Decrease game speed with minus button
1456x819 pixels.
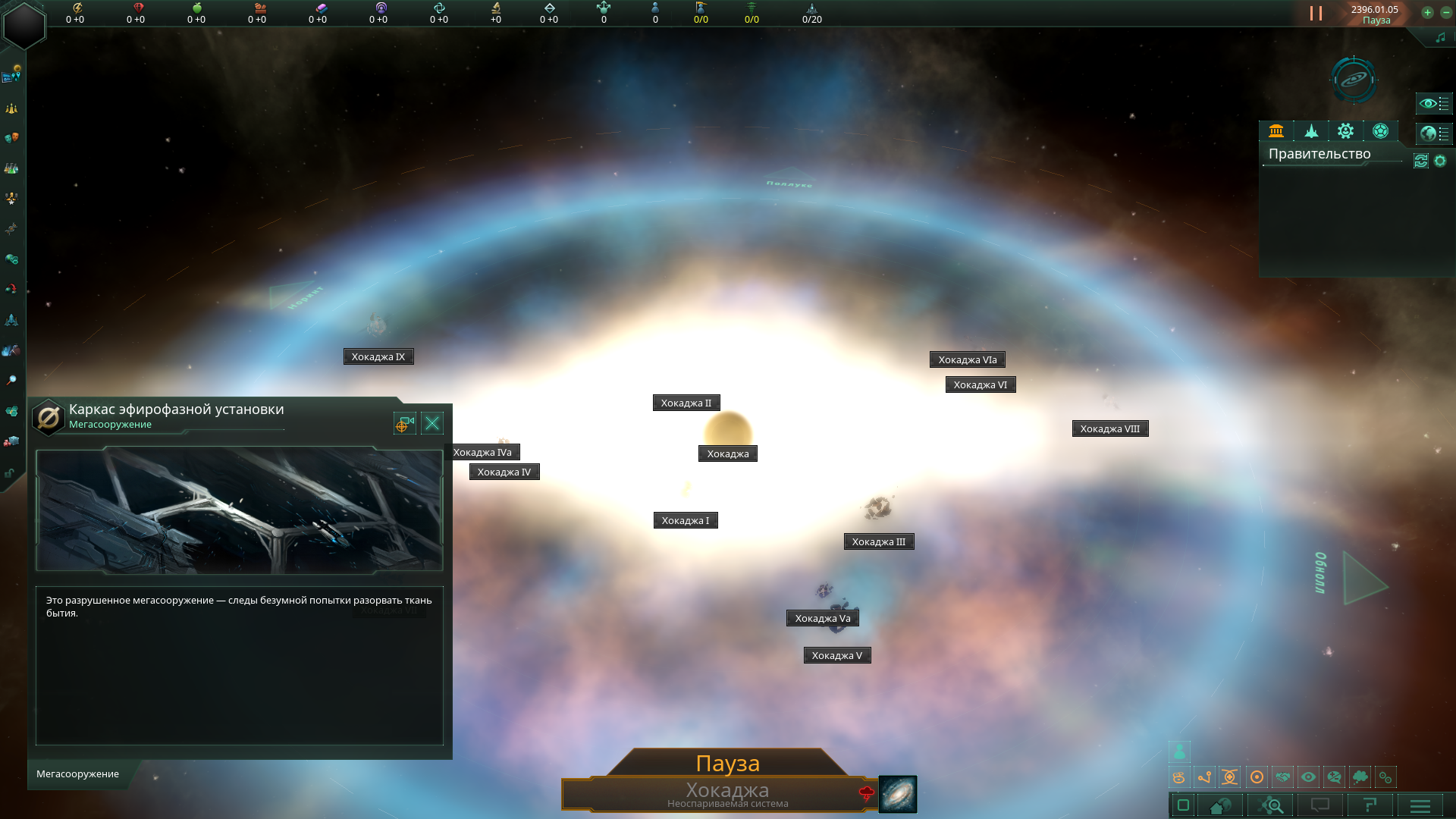1445,12
